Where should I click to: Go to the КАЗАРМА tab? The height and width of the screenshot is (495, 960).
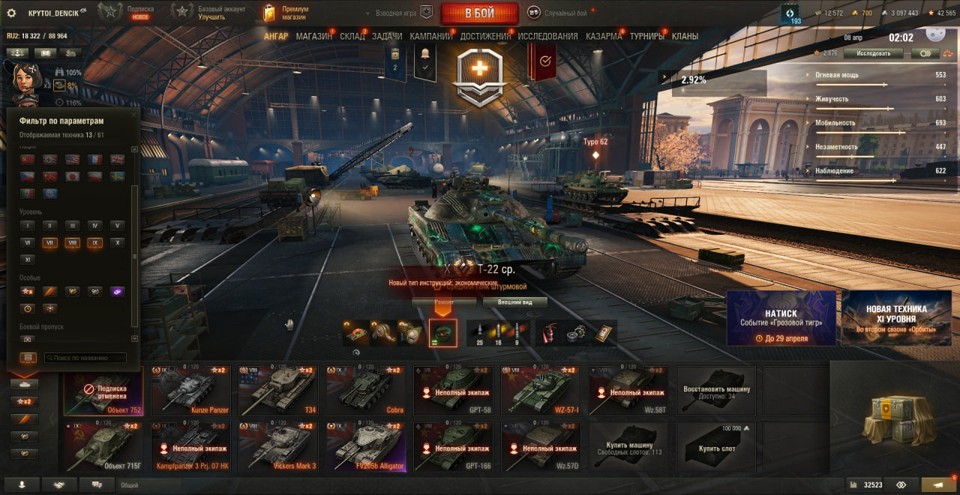pos(604,36)
